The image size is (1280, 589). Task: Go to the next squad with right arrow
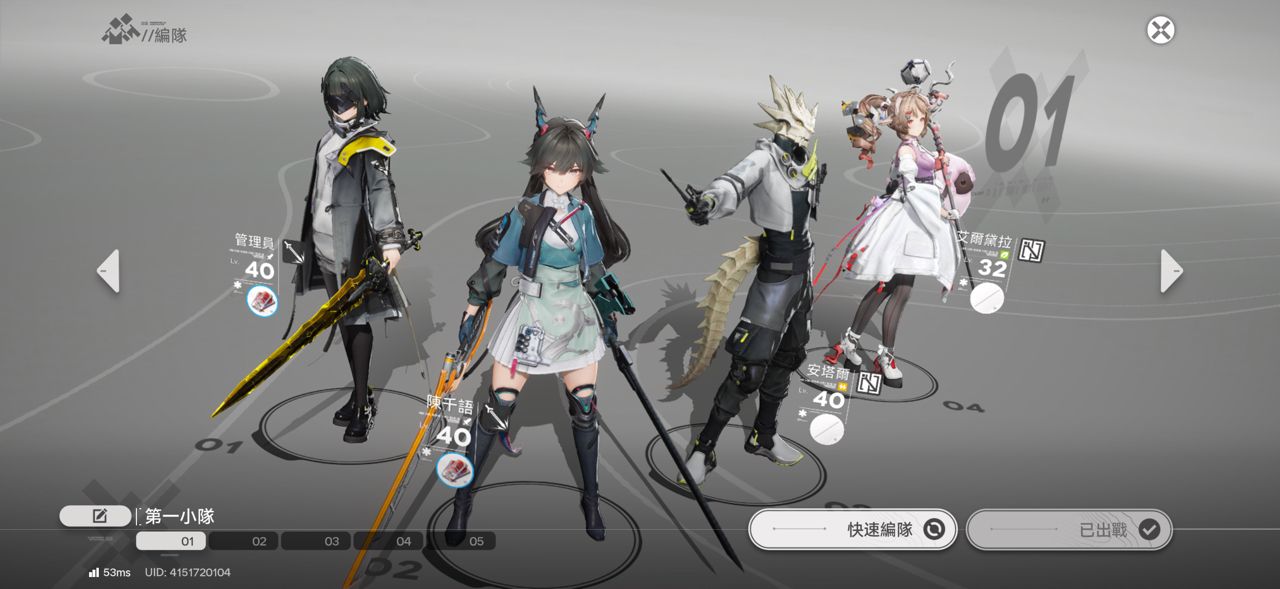click(x=1172, y=271)
